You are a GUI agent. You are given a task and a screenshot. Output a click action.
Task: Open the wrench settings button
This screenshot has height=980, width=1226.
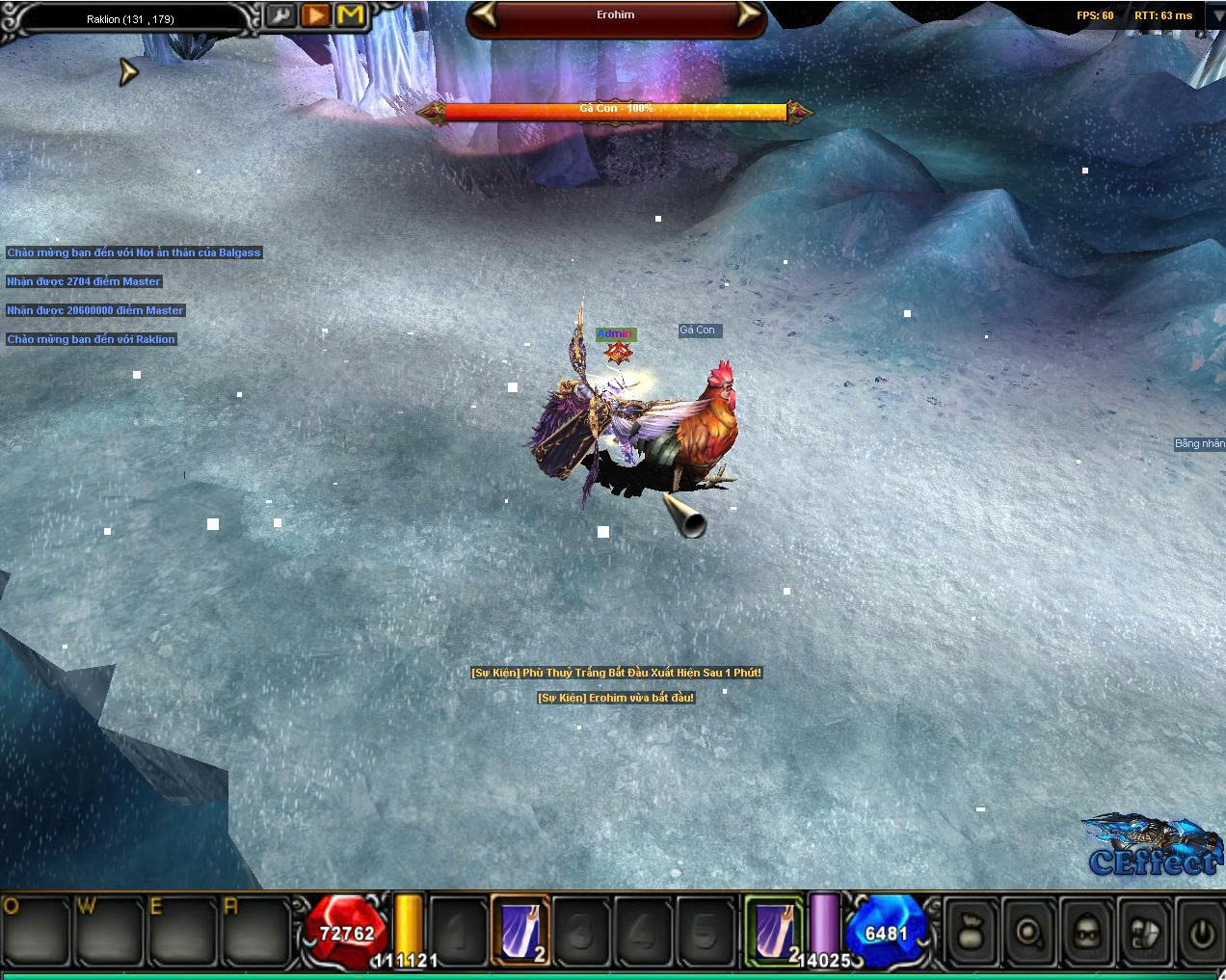point(281,15)
